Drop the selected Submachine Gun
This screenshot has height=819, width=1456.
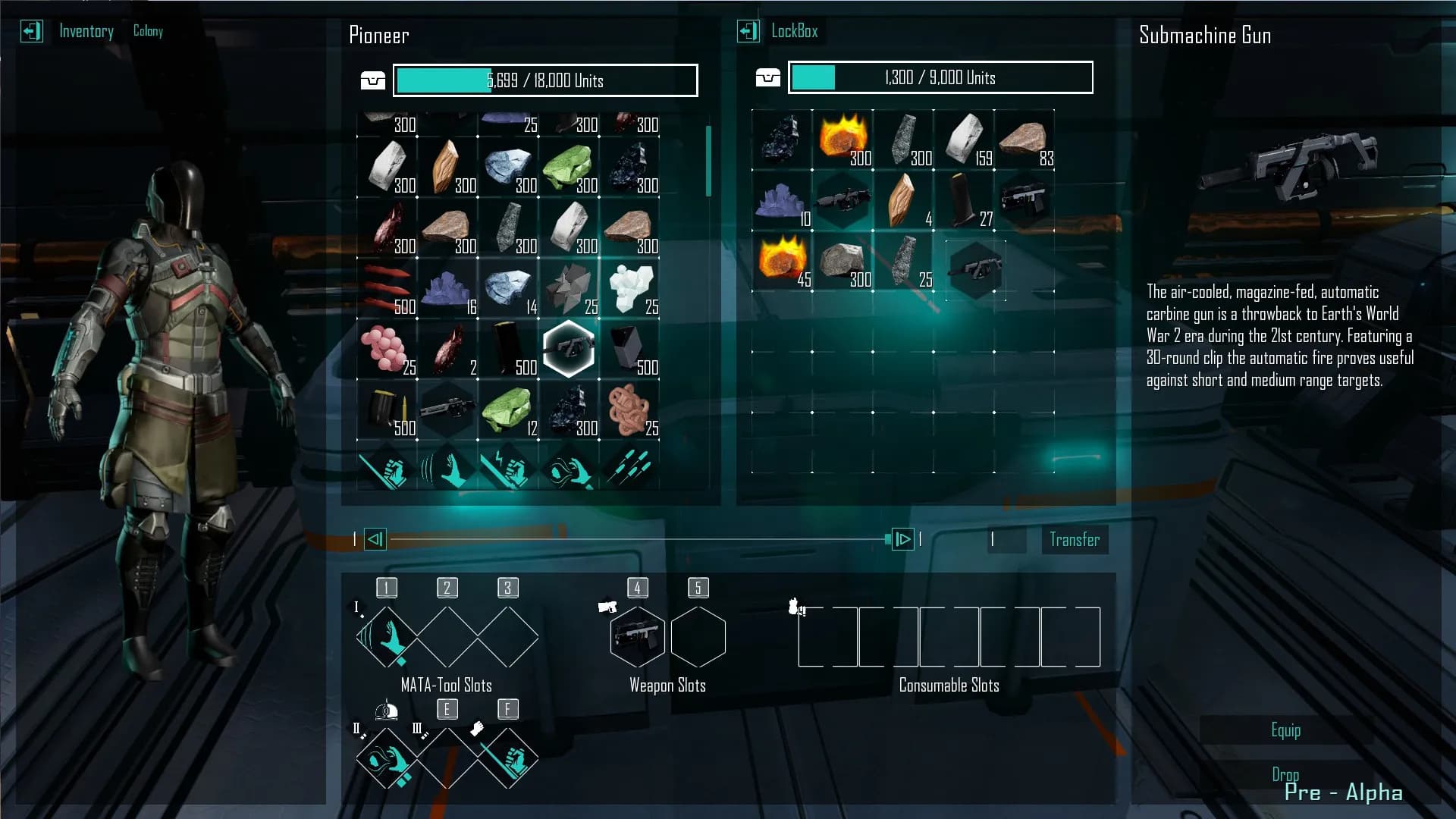tap(1285, 773)
